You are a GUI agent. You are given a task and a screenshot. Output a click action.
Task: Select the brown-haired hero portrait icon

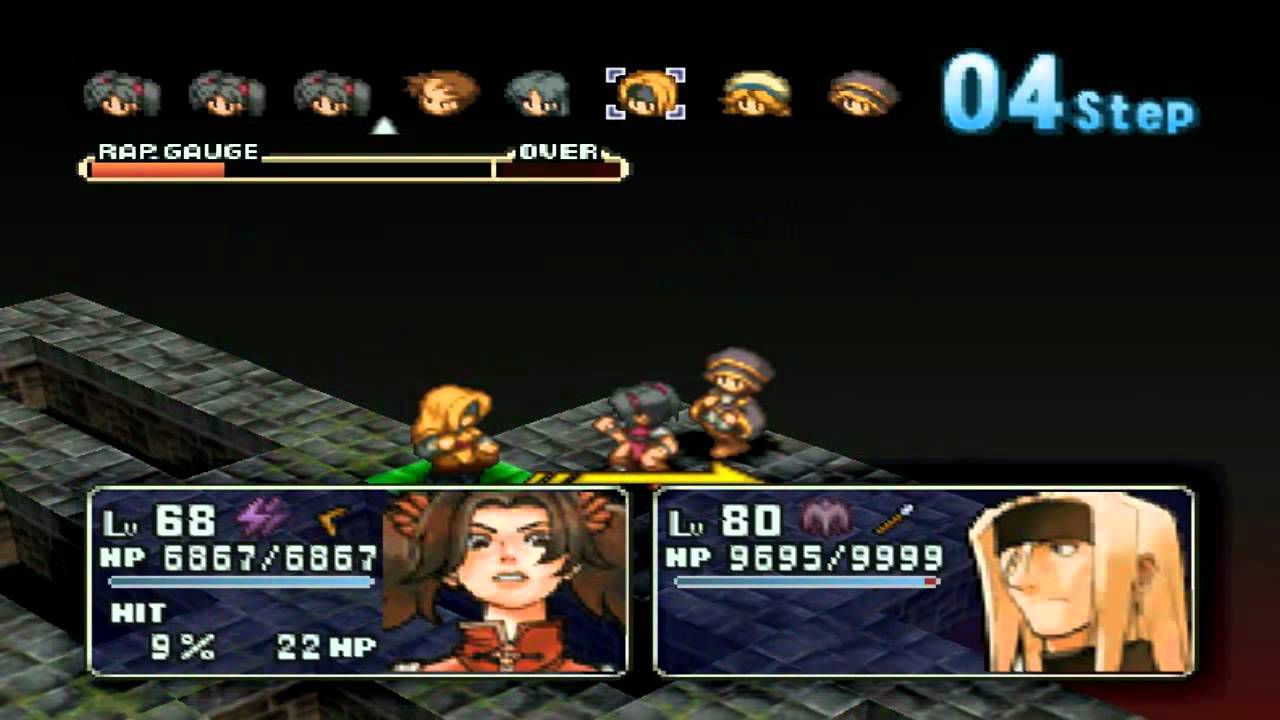coord(437,92)
